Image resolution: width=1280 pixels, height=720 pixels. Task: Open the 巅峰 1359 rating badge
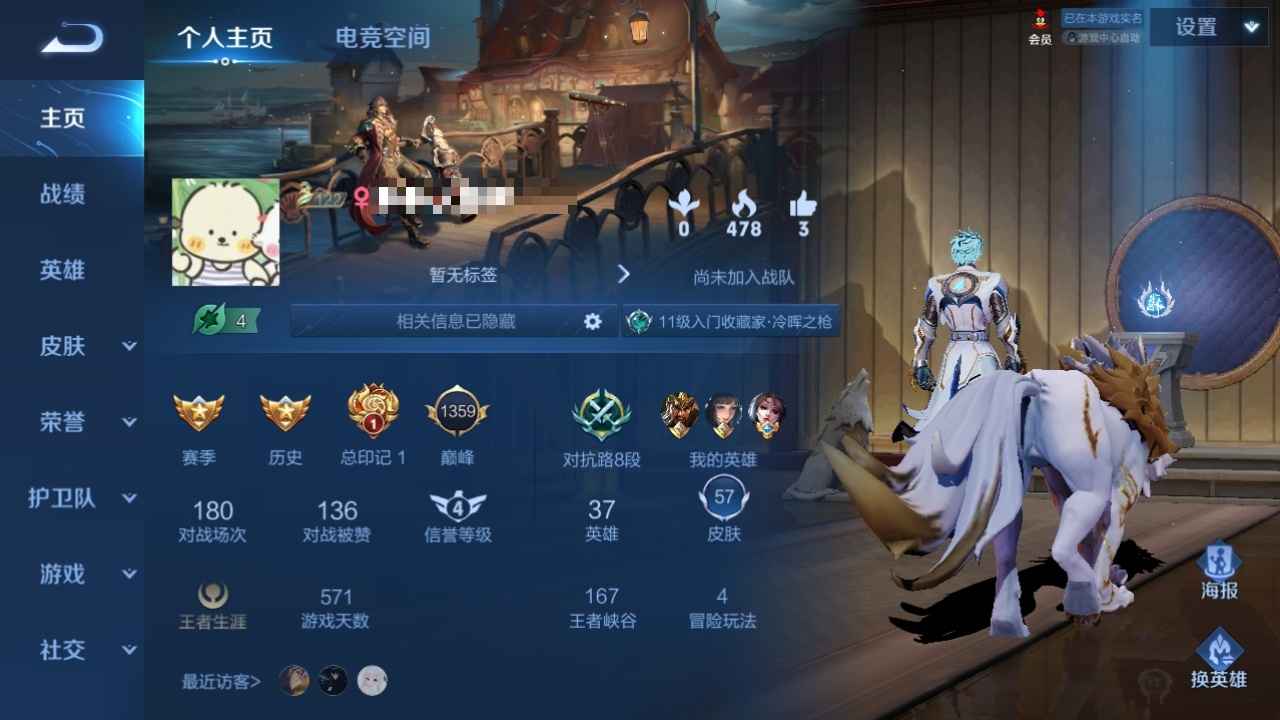click(x=458, y=412)
